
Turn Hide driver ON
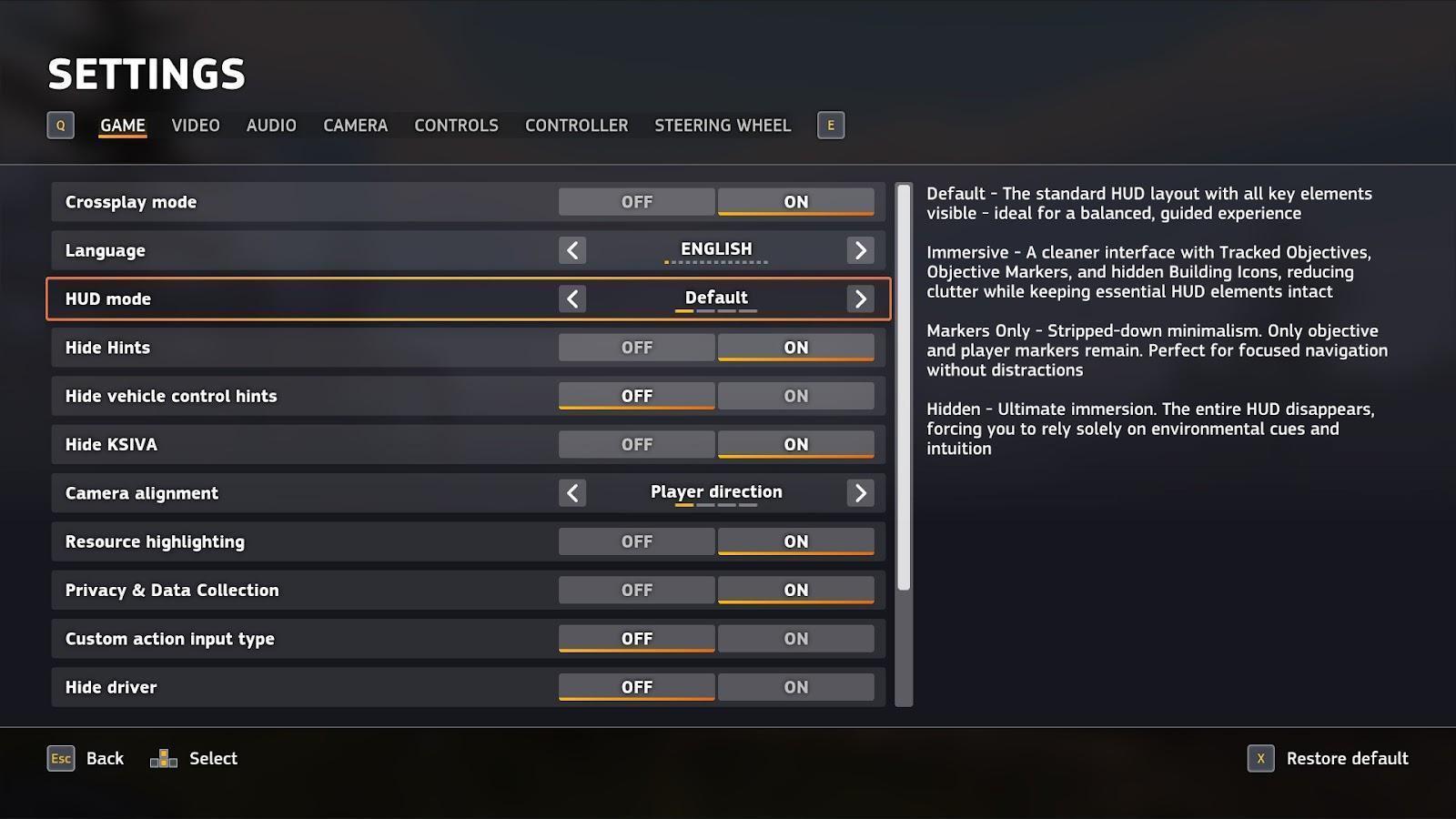(795, 687)
